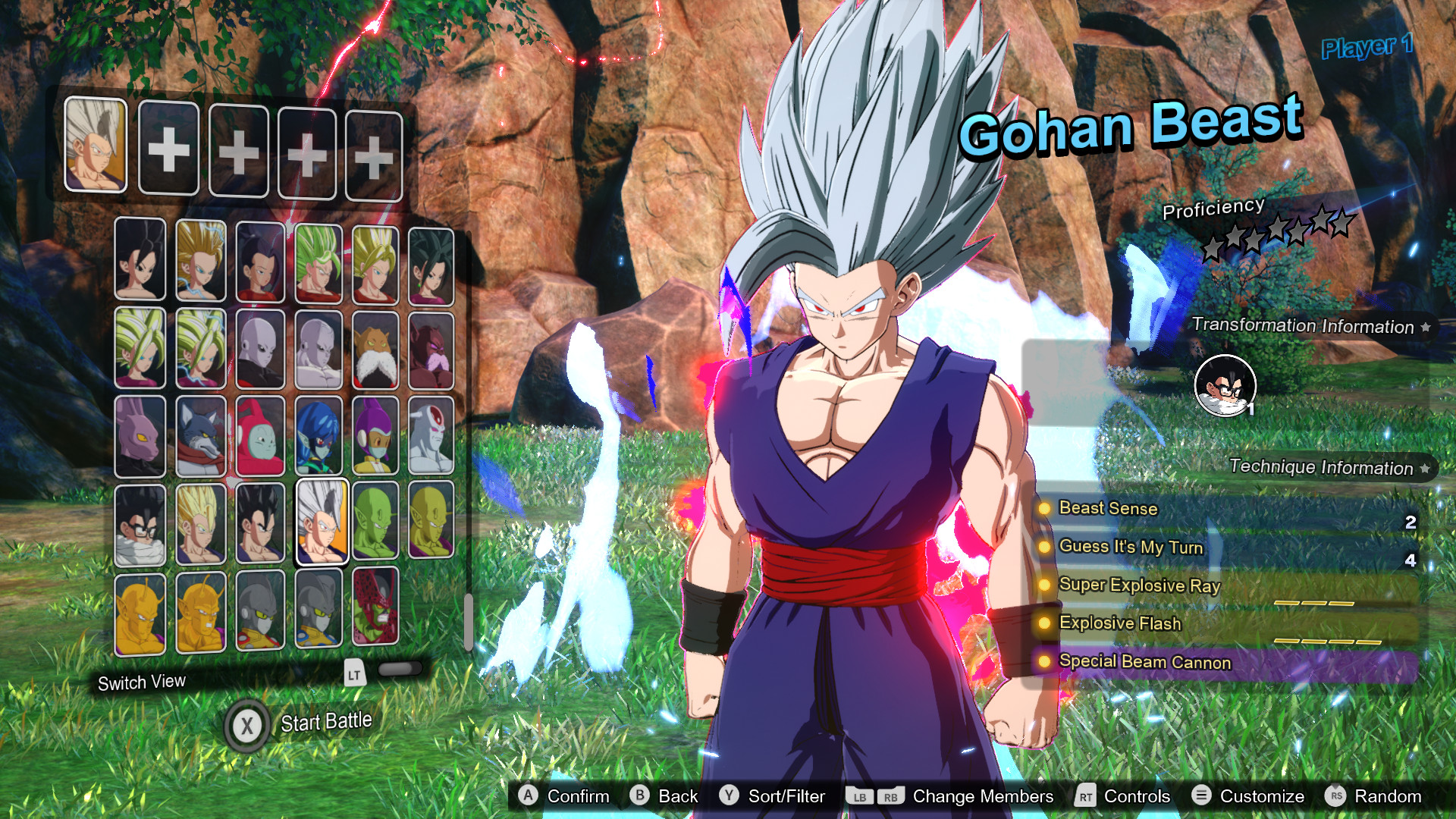The height and width of the screenshot is (819, 1456).
Task: Choose the black-haired Caulifla portrait
Action: click(x=140, y=259)
